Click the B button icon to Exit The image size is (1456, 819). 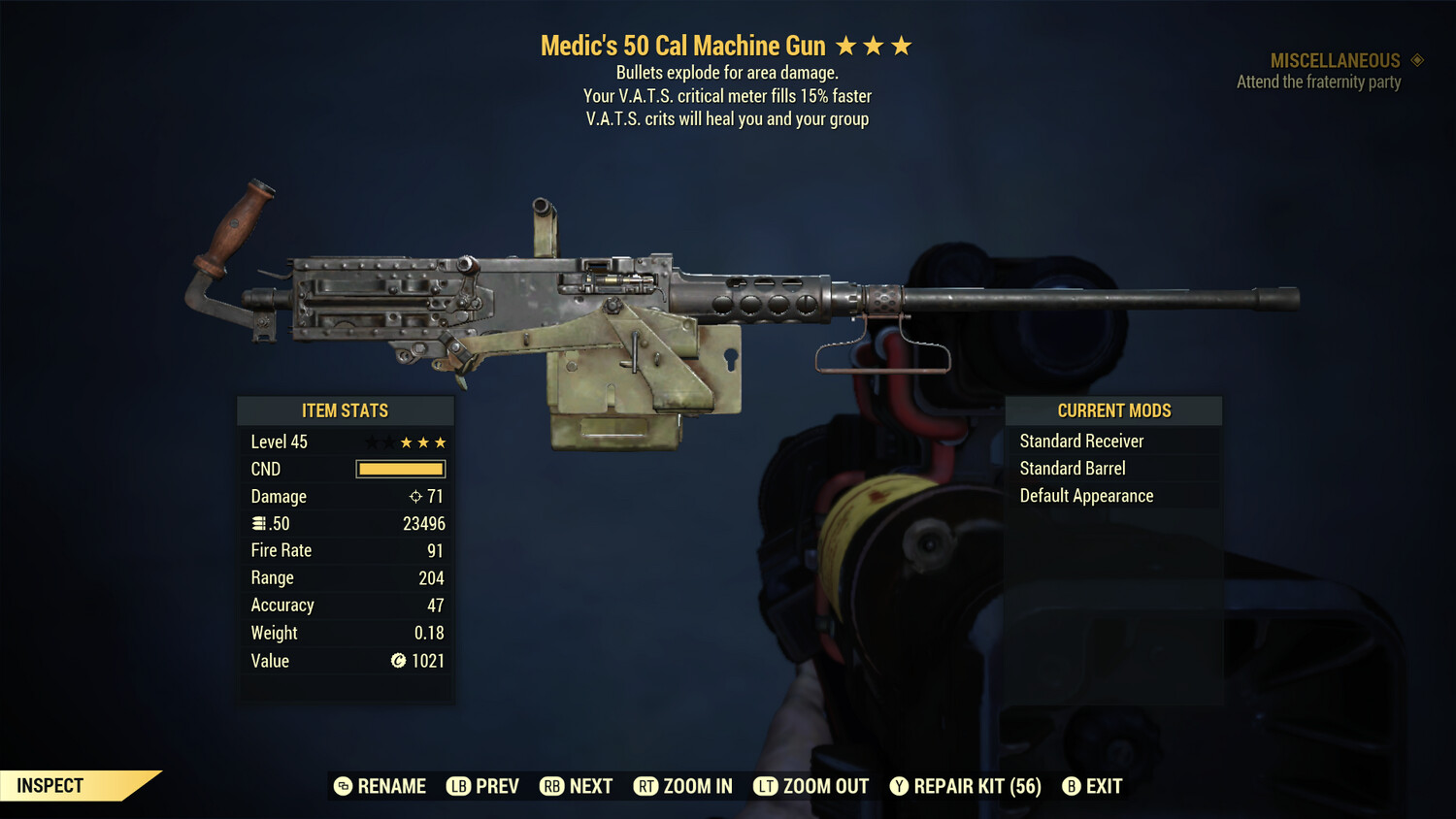(x=1072, y=786)
